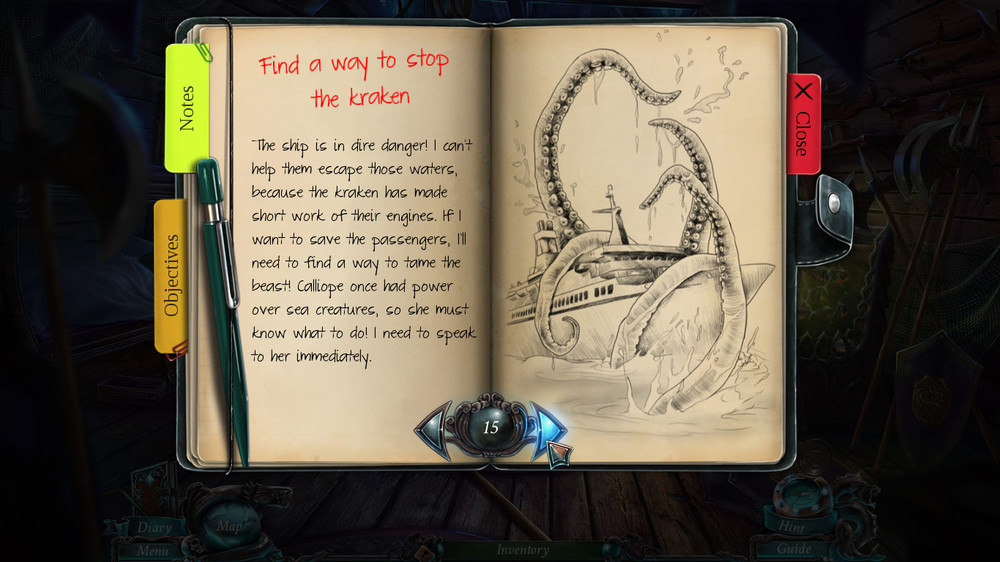The image size is (1000, 562).
Task: Open the strategy Guide
Action: pos(794,549)
